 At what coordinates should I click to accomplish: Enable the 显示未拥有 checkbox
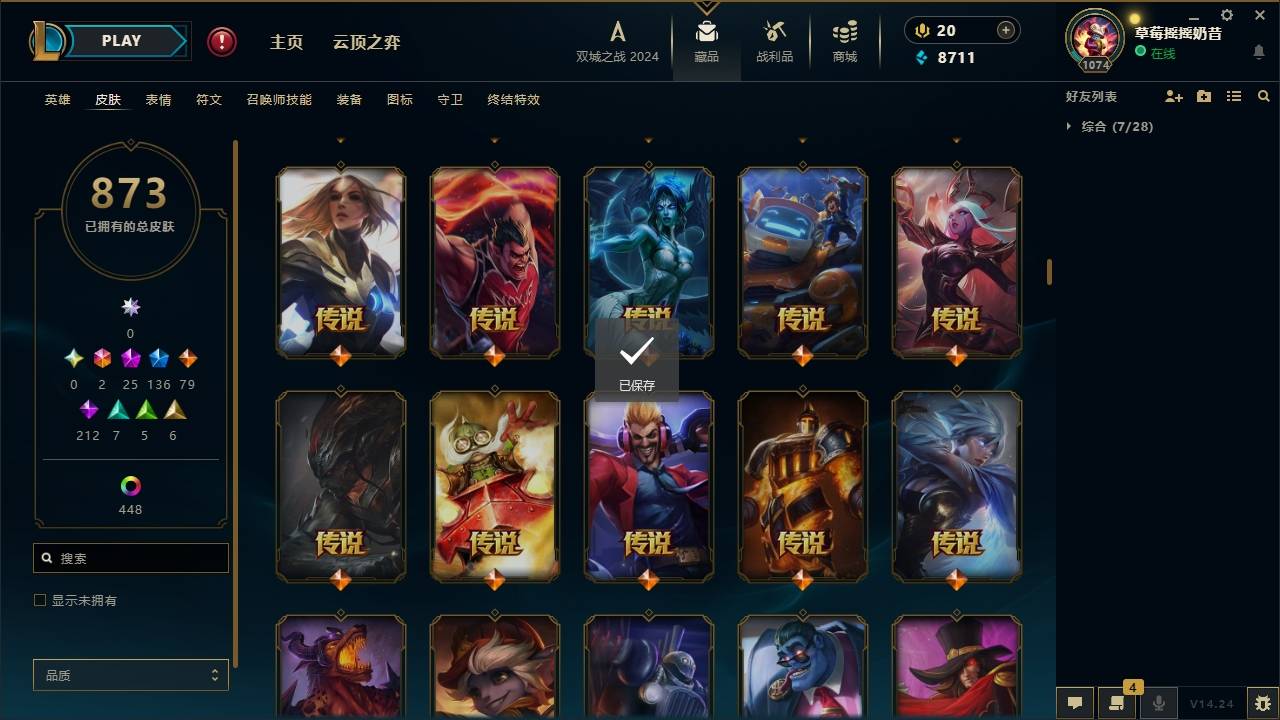tap(40, 600)
